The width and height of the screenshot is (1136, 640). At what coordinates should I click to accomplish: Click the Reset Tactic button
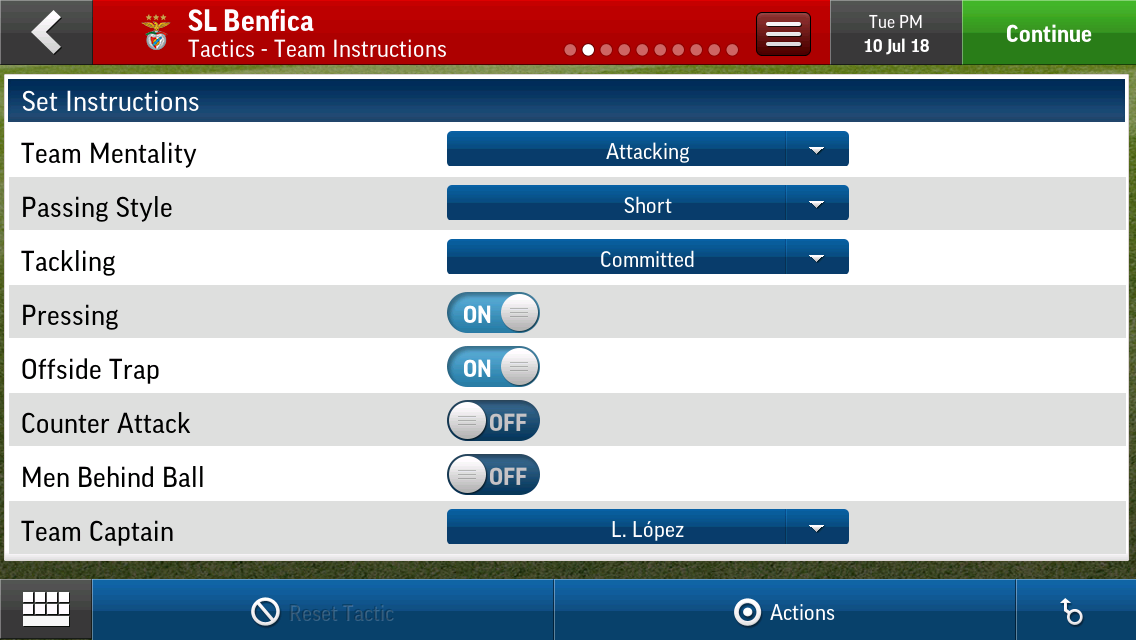(x=323, y=612)
